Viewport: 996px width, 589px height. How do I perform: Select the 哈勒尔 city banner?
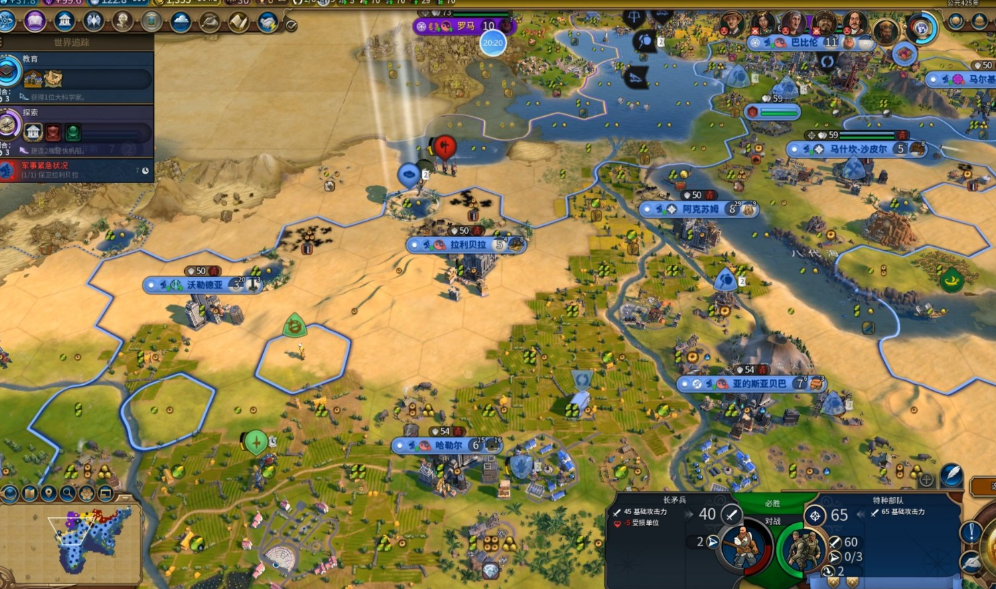point(446,445)
